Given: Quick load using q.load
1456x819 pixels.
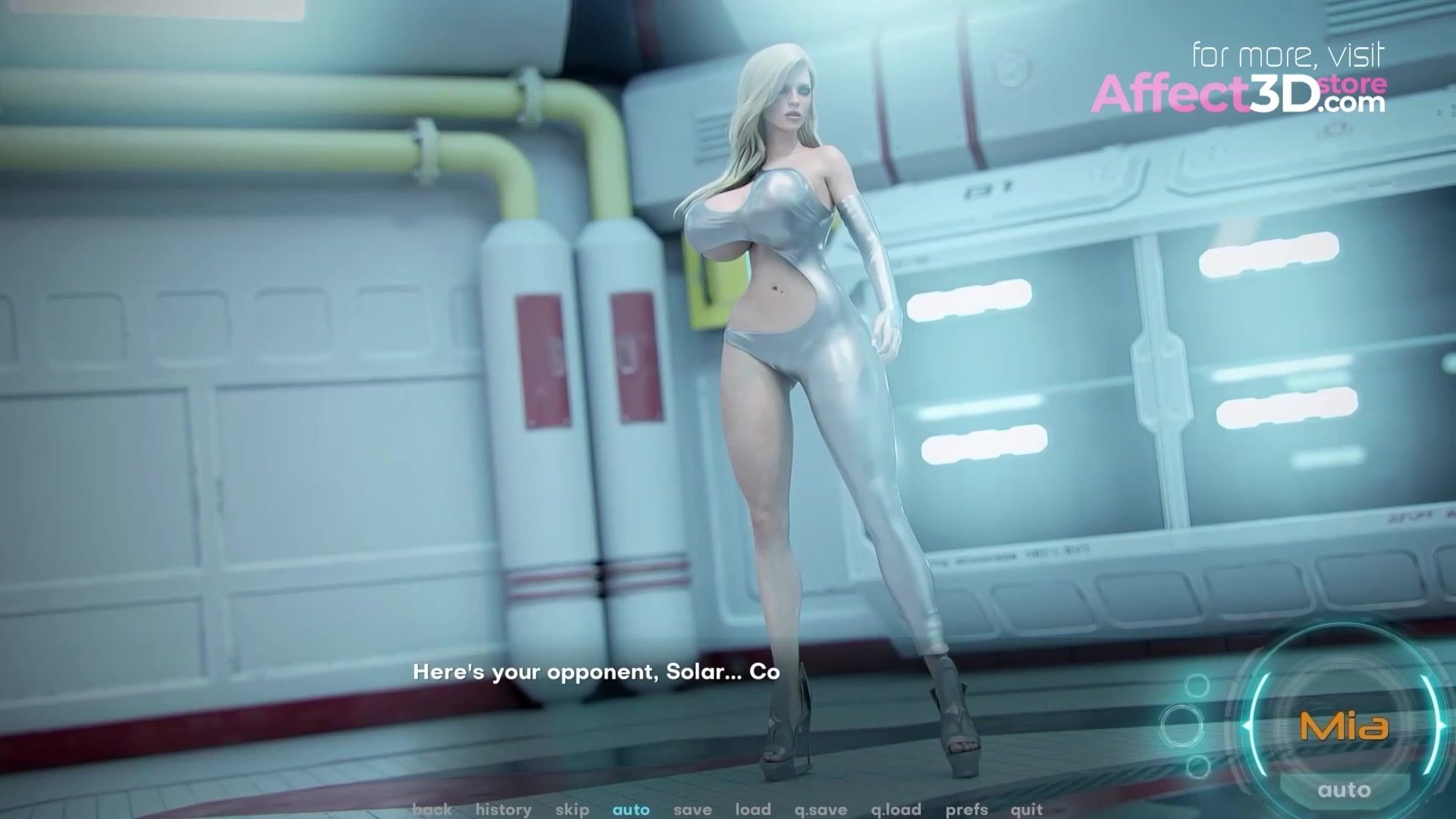Looking at the screenshot, I should coord(896,809).
